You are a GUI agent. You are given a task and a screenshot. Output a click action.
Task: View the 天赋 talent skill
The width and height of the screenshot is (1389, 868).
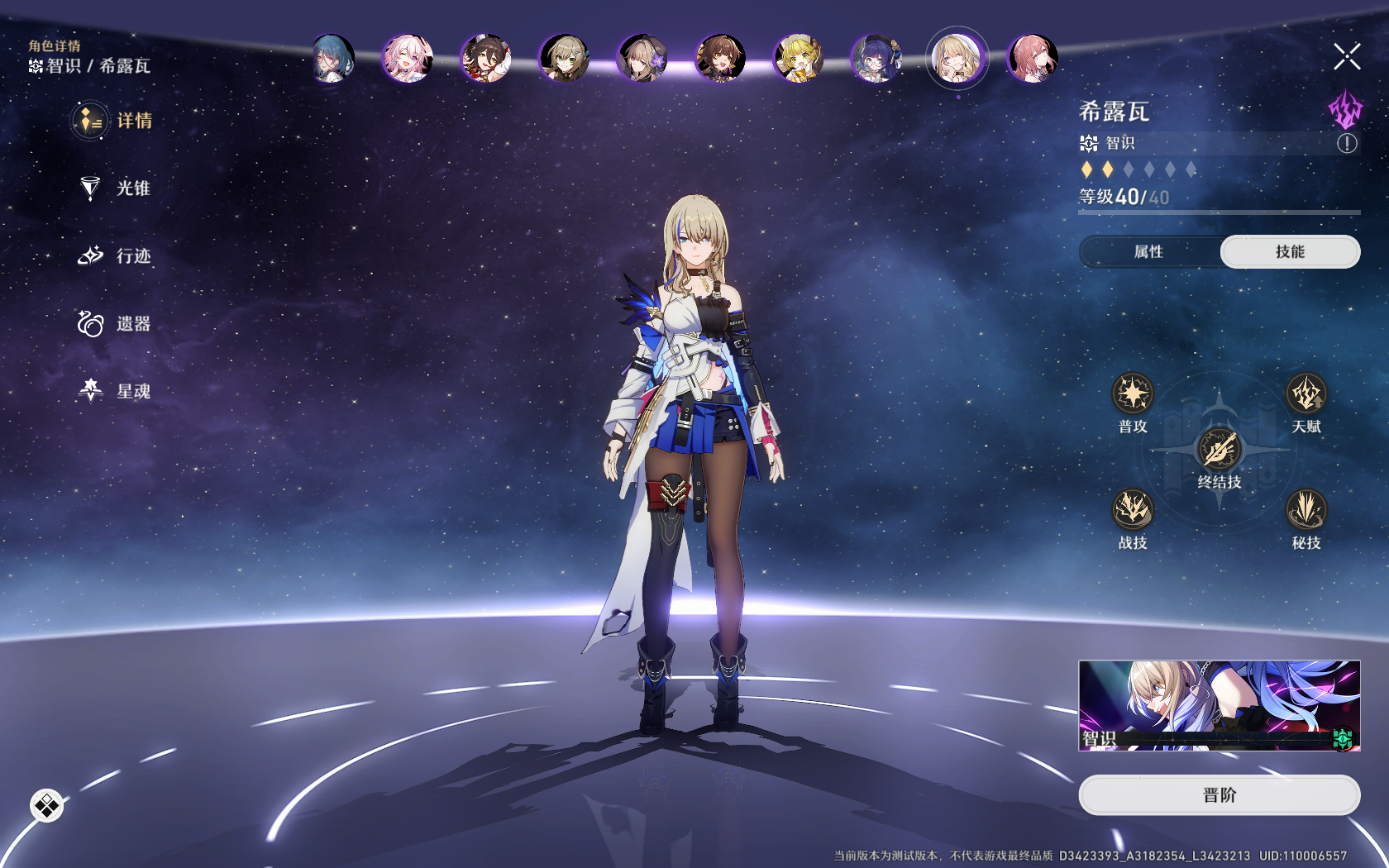(1306, 393)
